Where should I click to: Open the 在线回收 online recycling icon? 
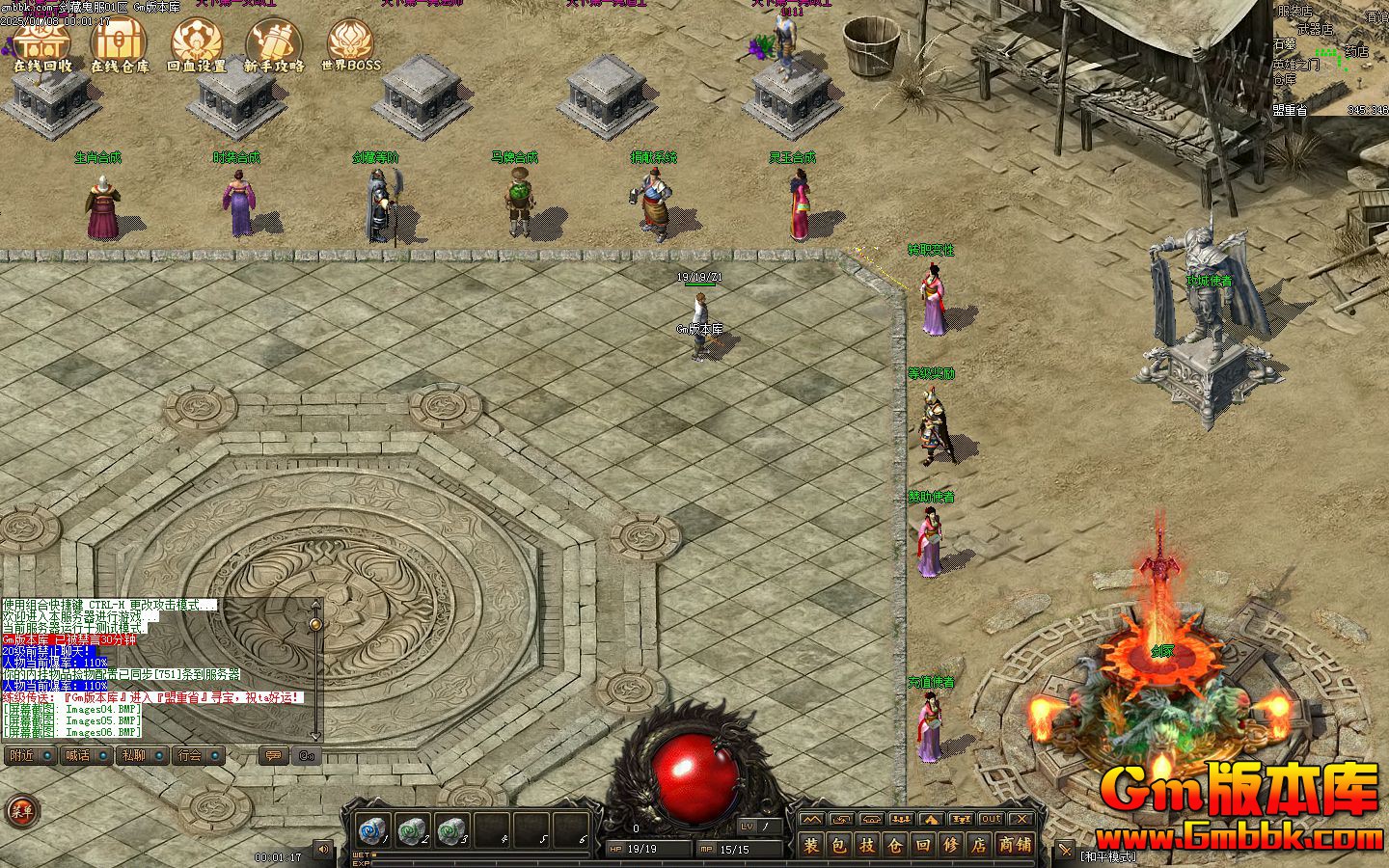pyautogui.click(x=41, y=45)
